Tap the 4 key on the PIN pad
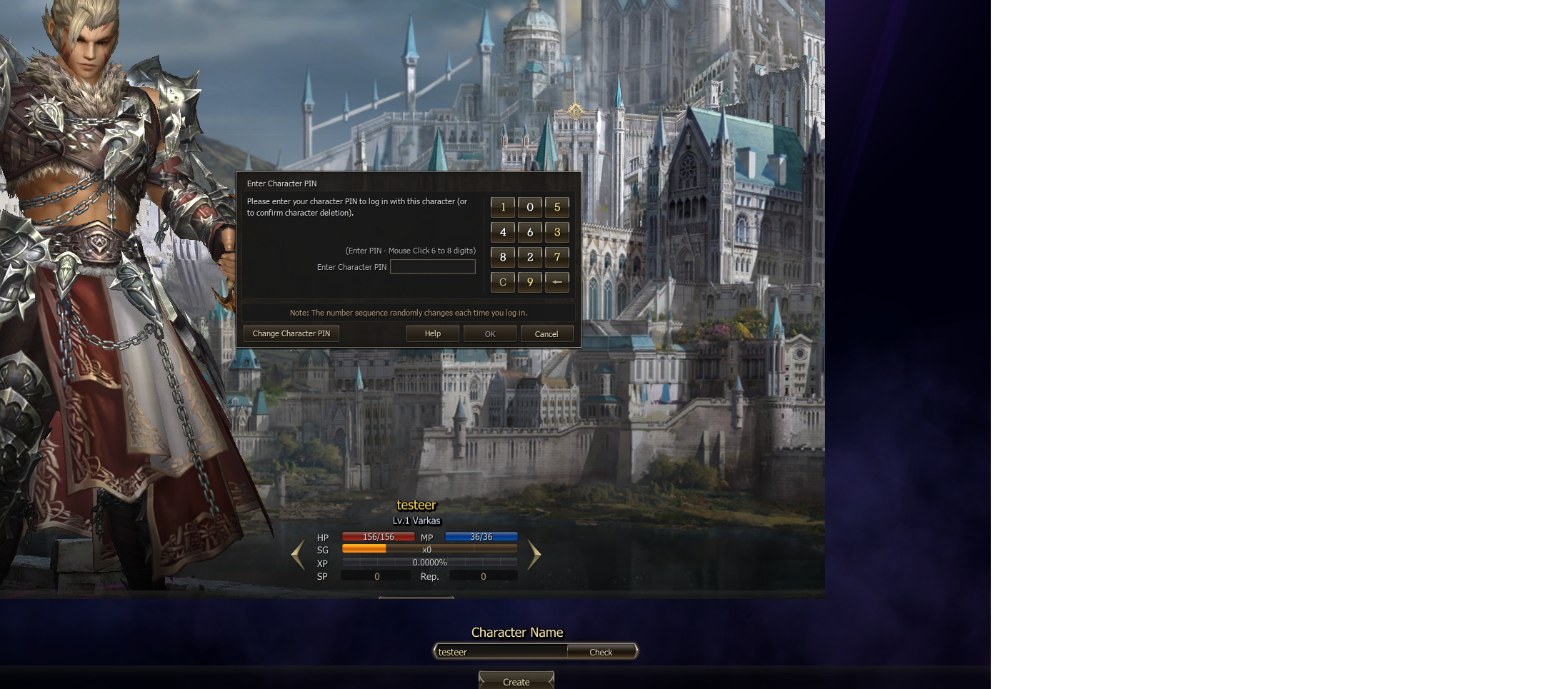 click(503, 233)
